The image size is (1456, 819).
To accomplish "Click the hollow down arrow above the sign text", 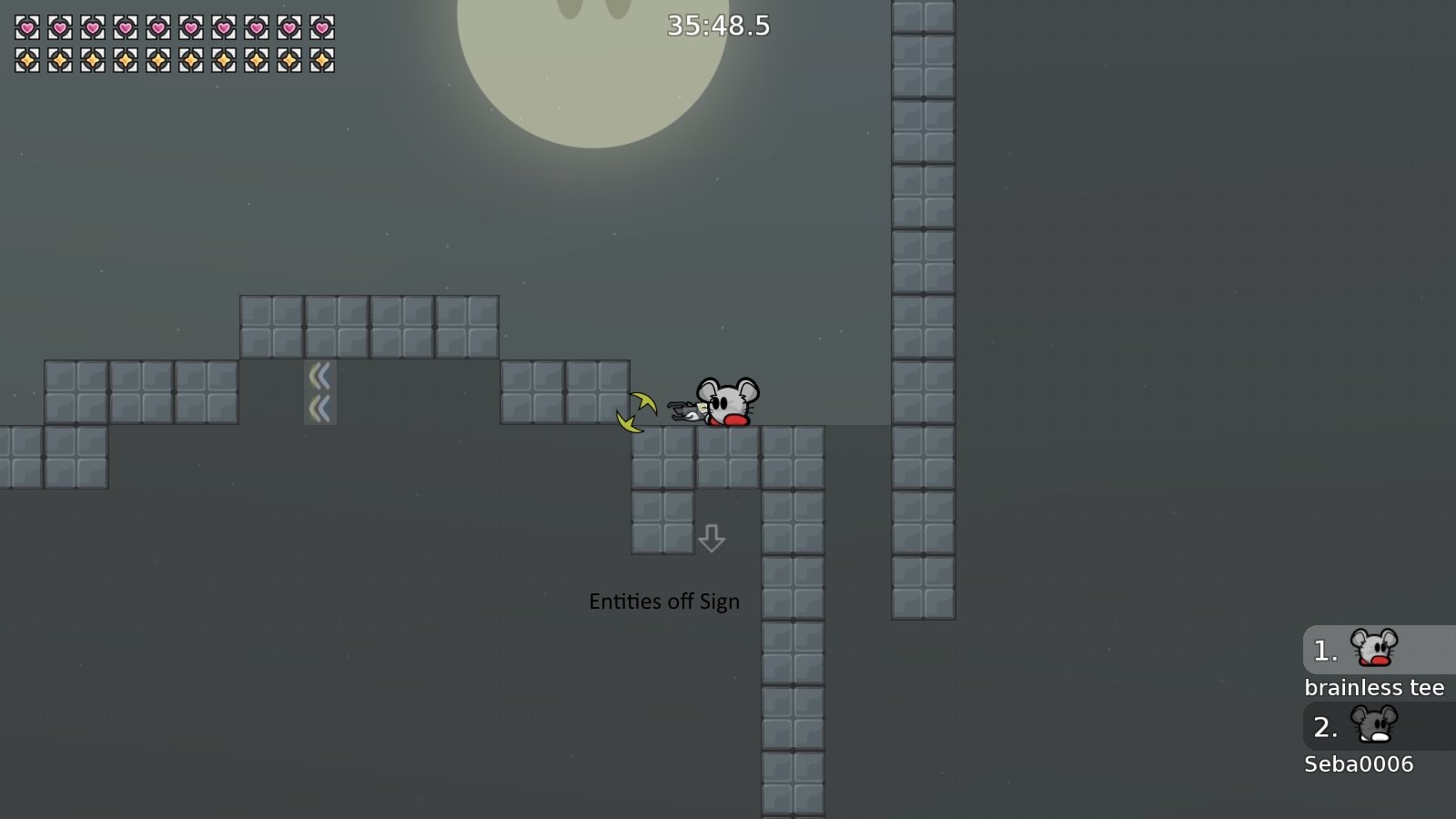I will point(711,539).
